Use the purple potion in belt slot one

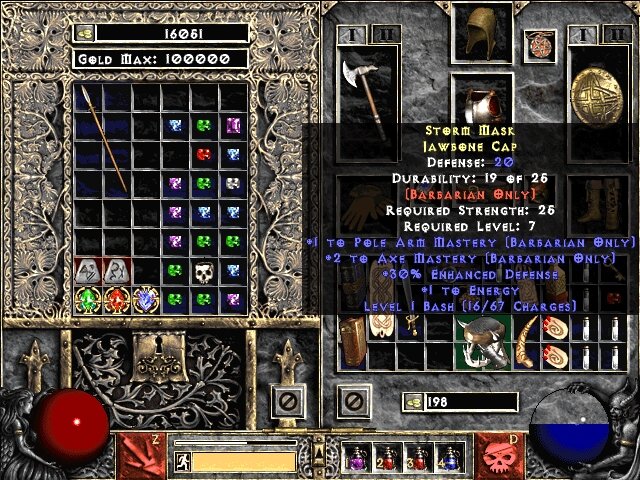point(354,459)
